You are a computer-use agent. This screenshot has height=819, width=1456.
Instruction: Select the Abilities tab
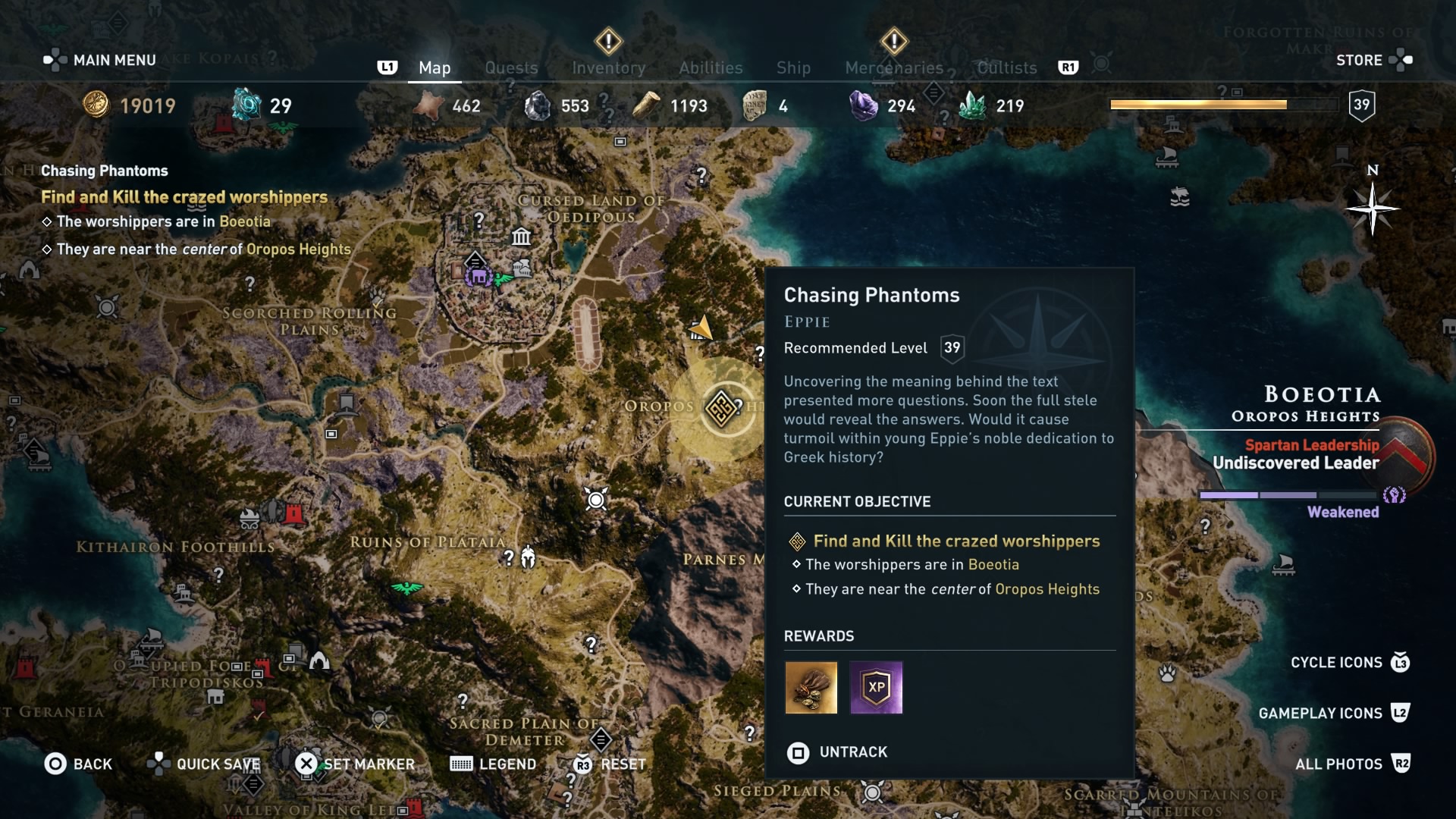[711, 67]
